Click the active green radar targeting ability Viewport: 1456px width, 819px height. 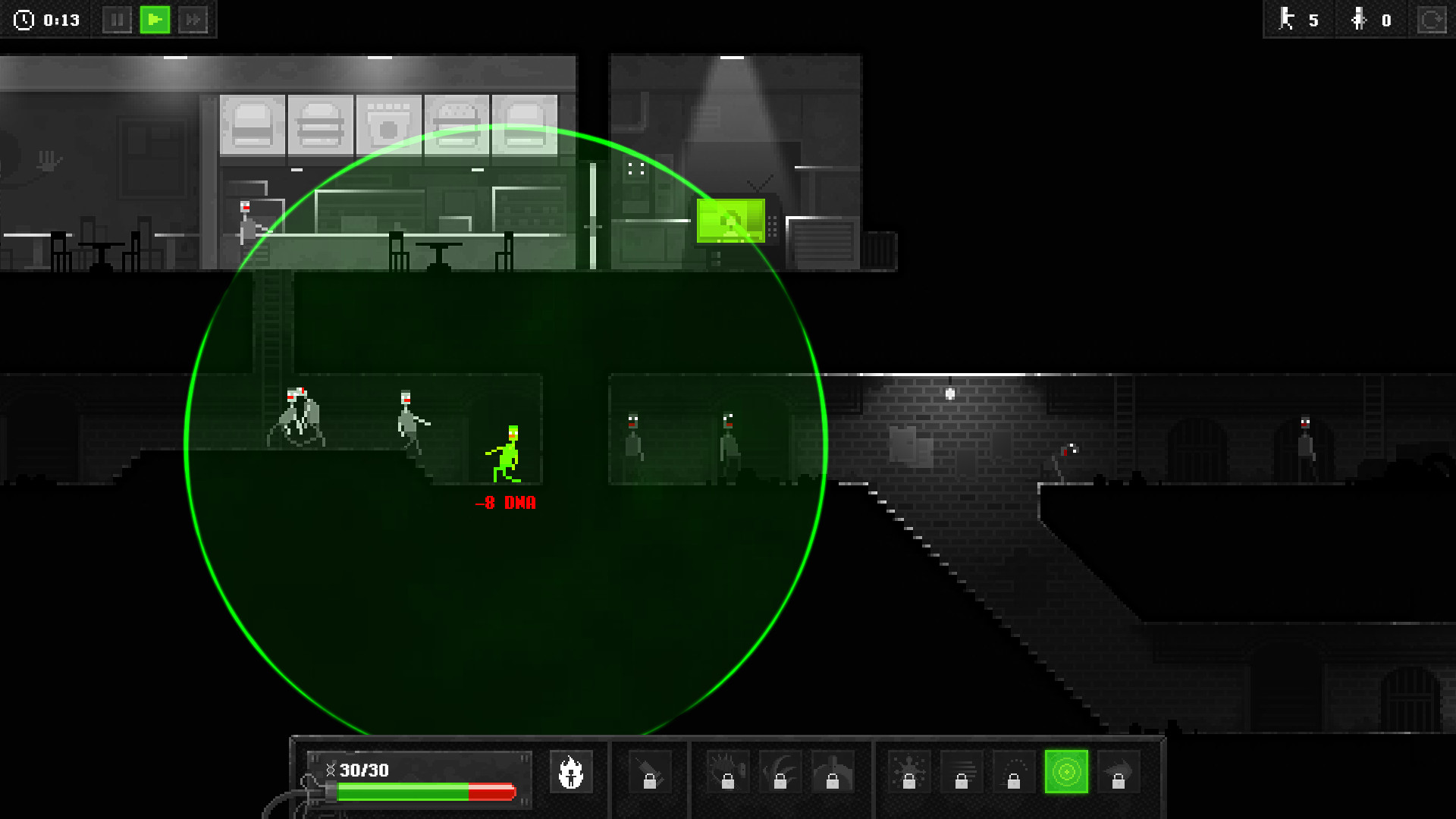1066,772
